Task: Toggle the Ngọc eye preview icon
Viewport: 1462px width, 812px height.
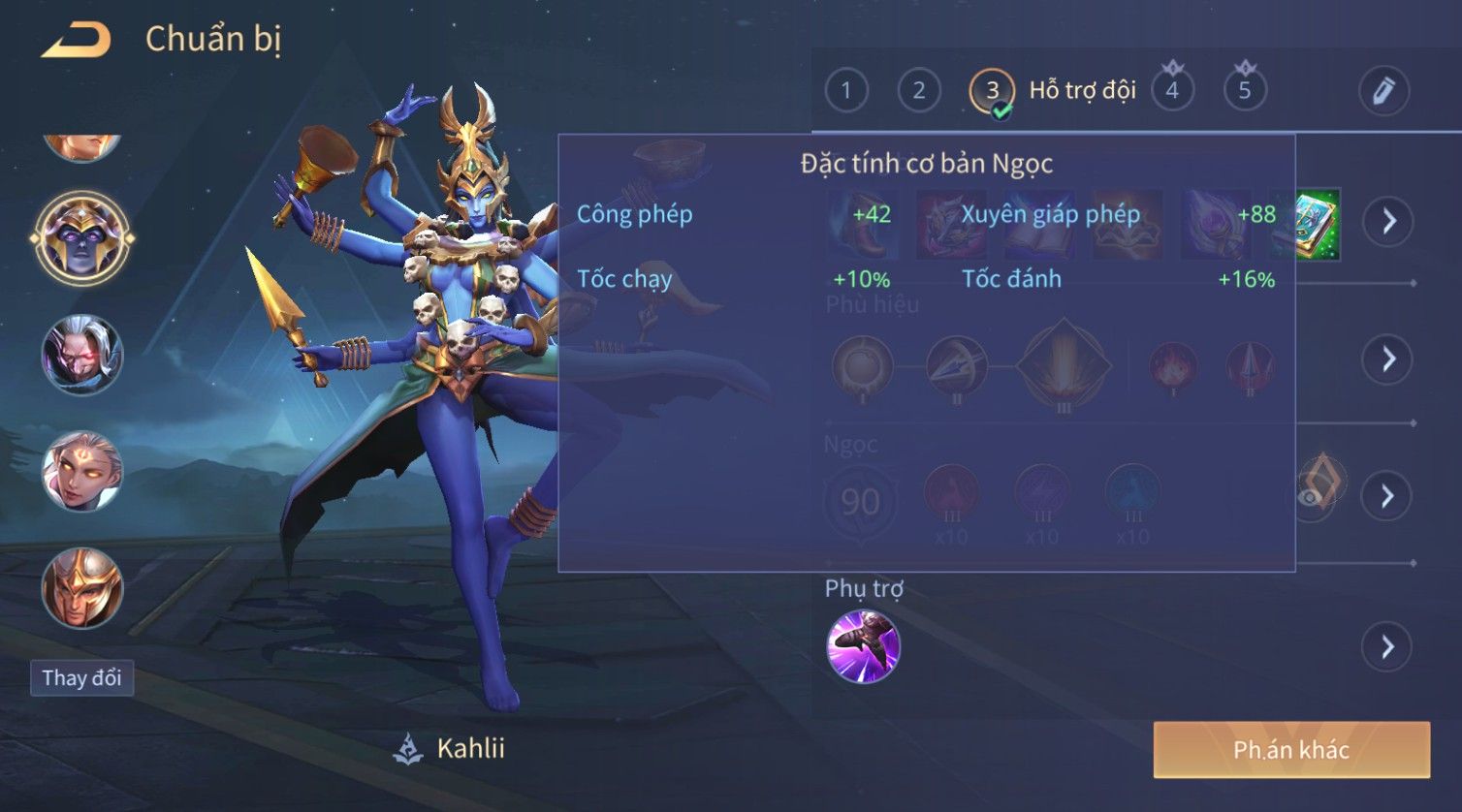Action: coord(1311,496)
